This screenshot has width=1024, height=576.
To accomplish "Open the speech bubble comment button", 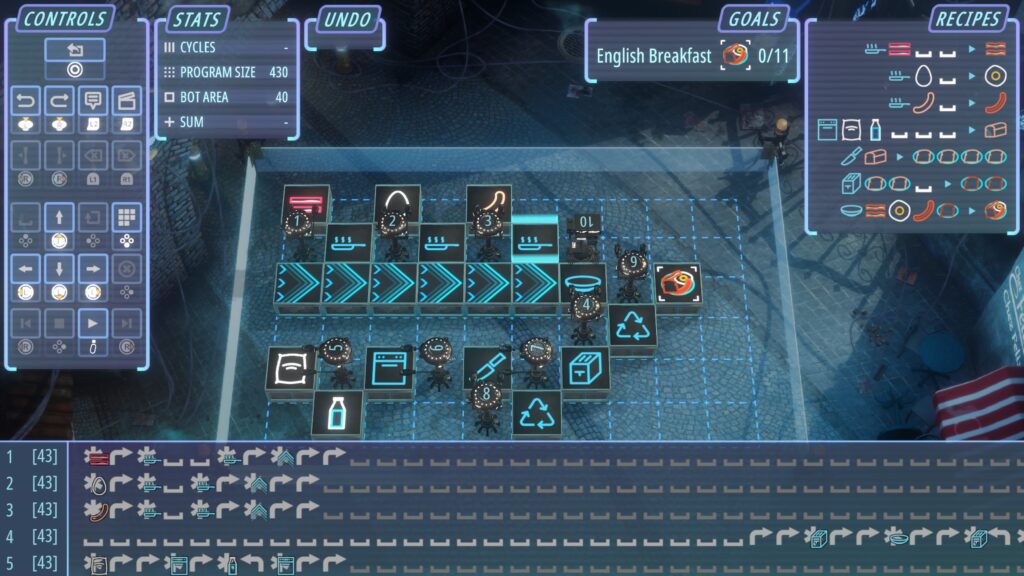I will [93, 101].
